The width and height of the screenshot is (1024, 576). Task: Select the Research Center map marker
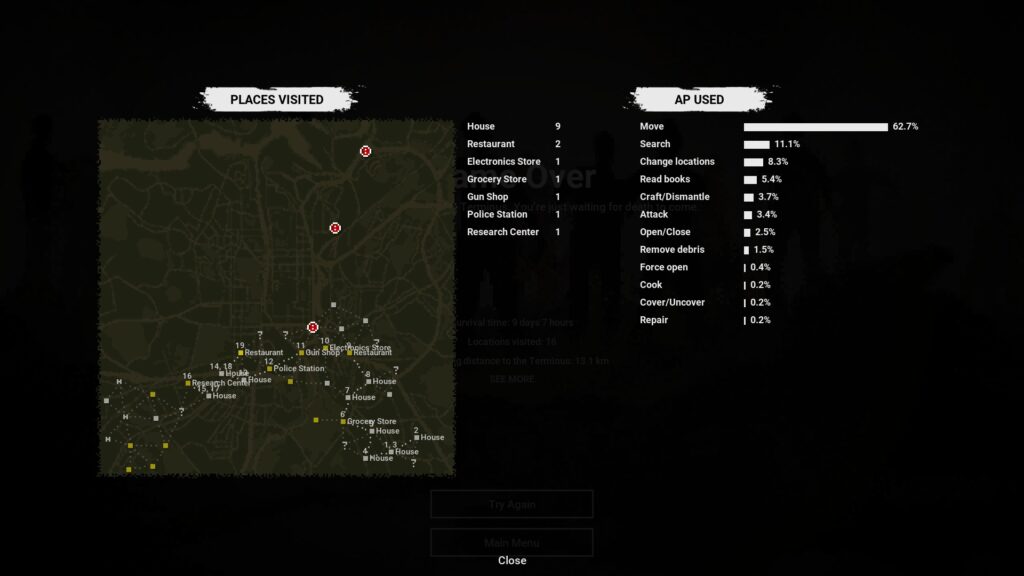(188, 383)
